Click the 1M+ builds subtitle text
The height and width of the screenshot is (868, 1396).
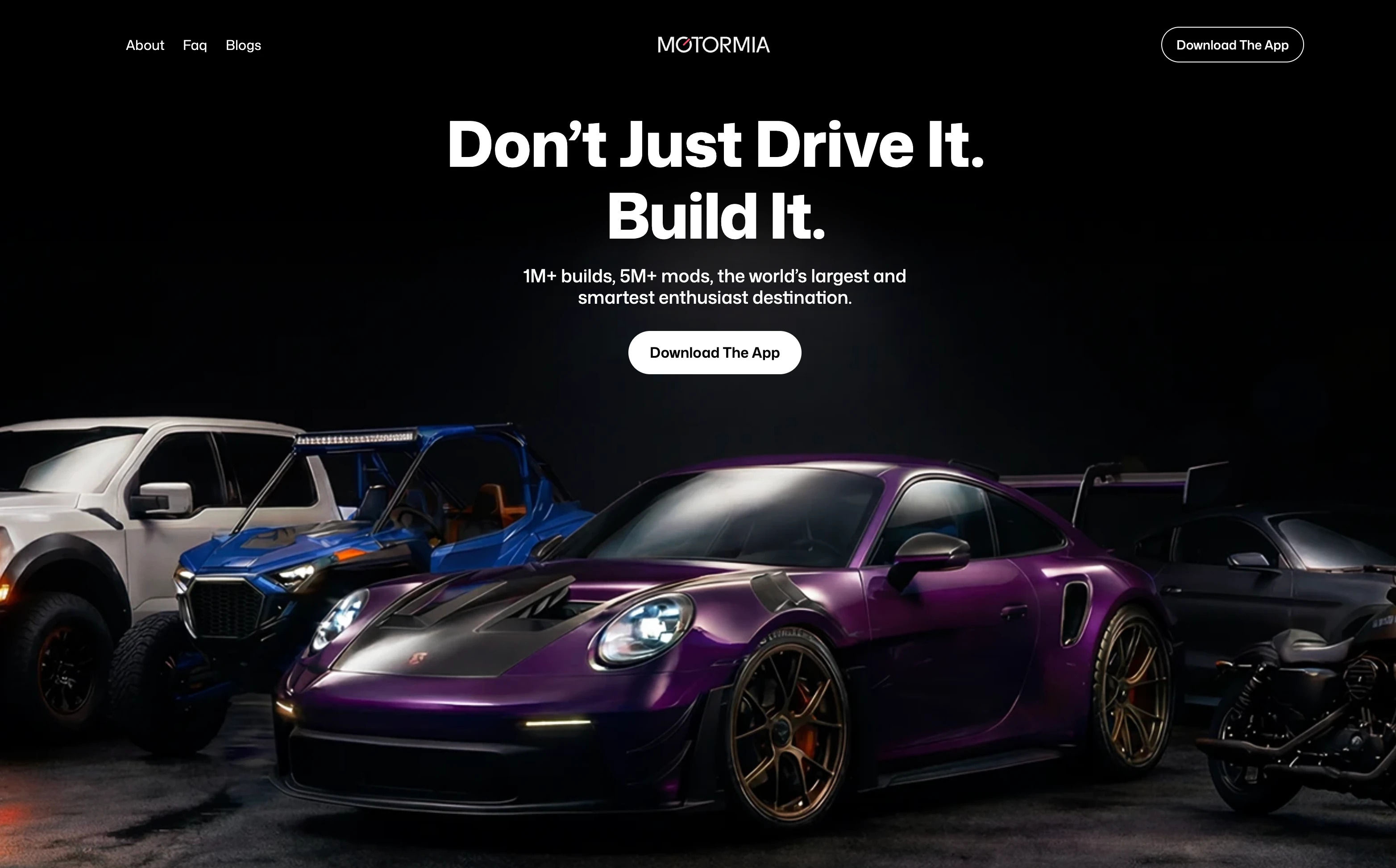click(714, 287)
